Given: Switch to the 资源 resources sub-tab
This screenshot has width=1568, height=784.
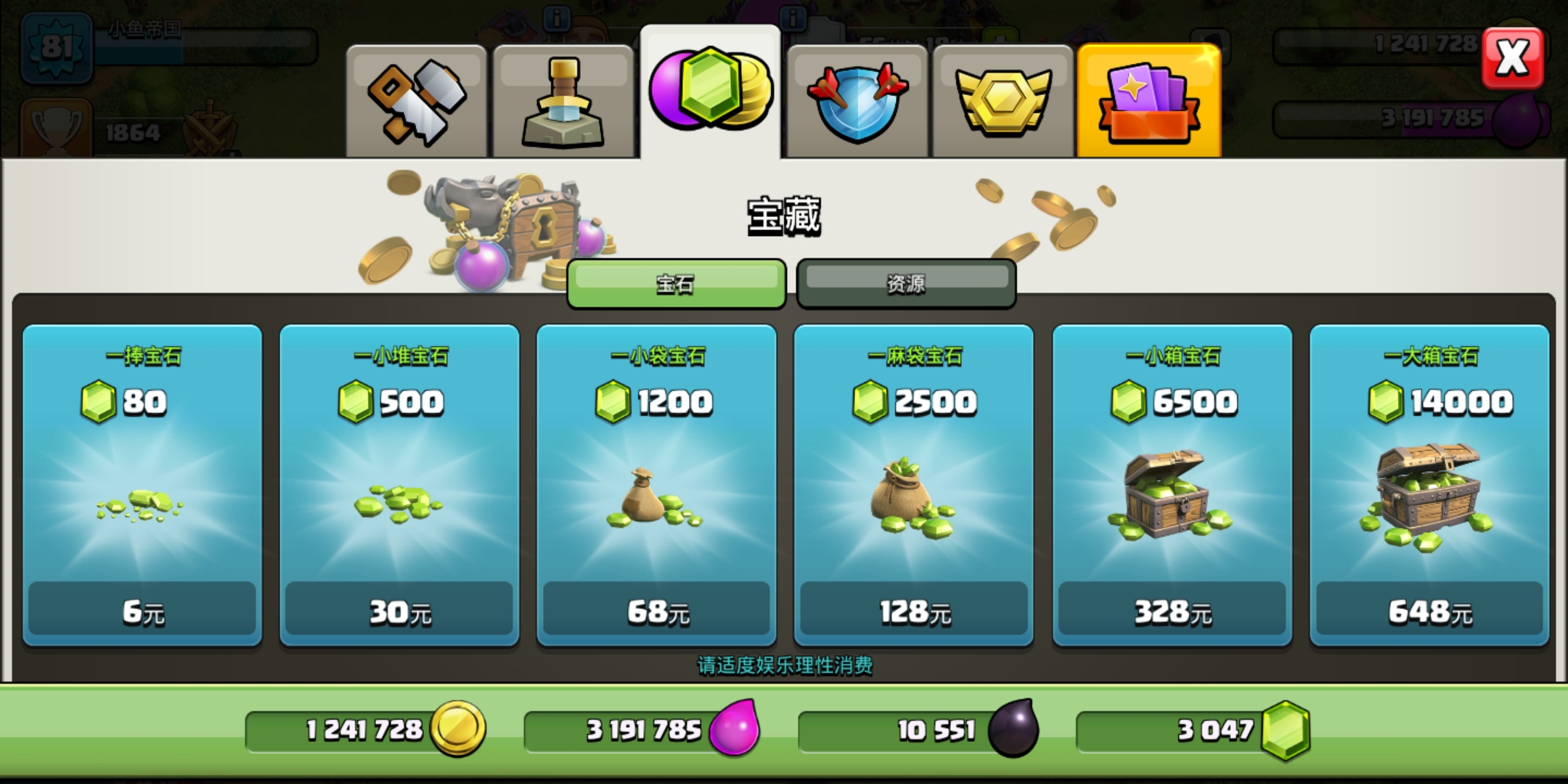Looking at the screenshot, I should tap(906, 283).
